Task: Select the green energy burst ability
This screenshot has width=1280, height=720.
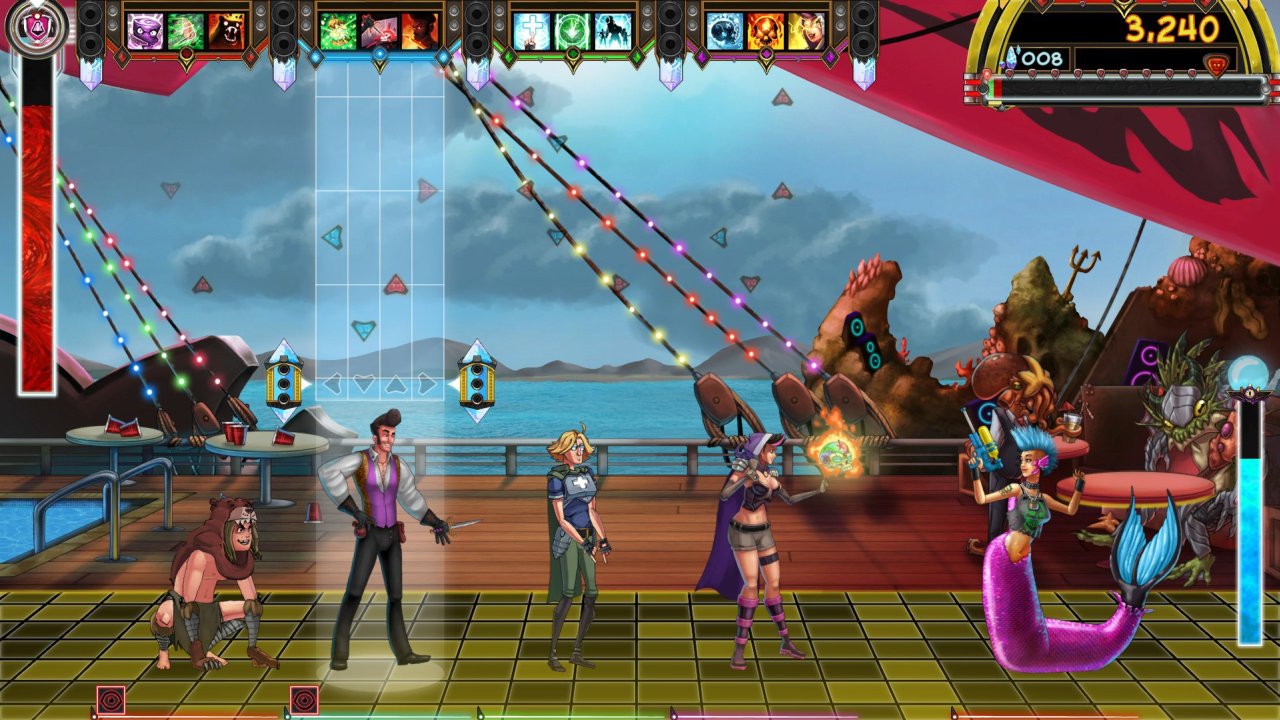Action: point(338,31)
